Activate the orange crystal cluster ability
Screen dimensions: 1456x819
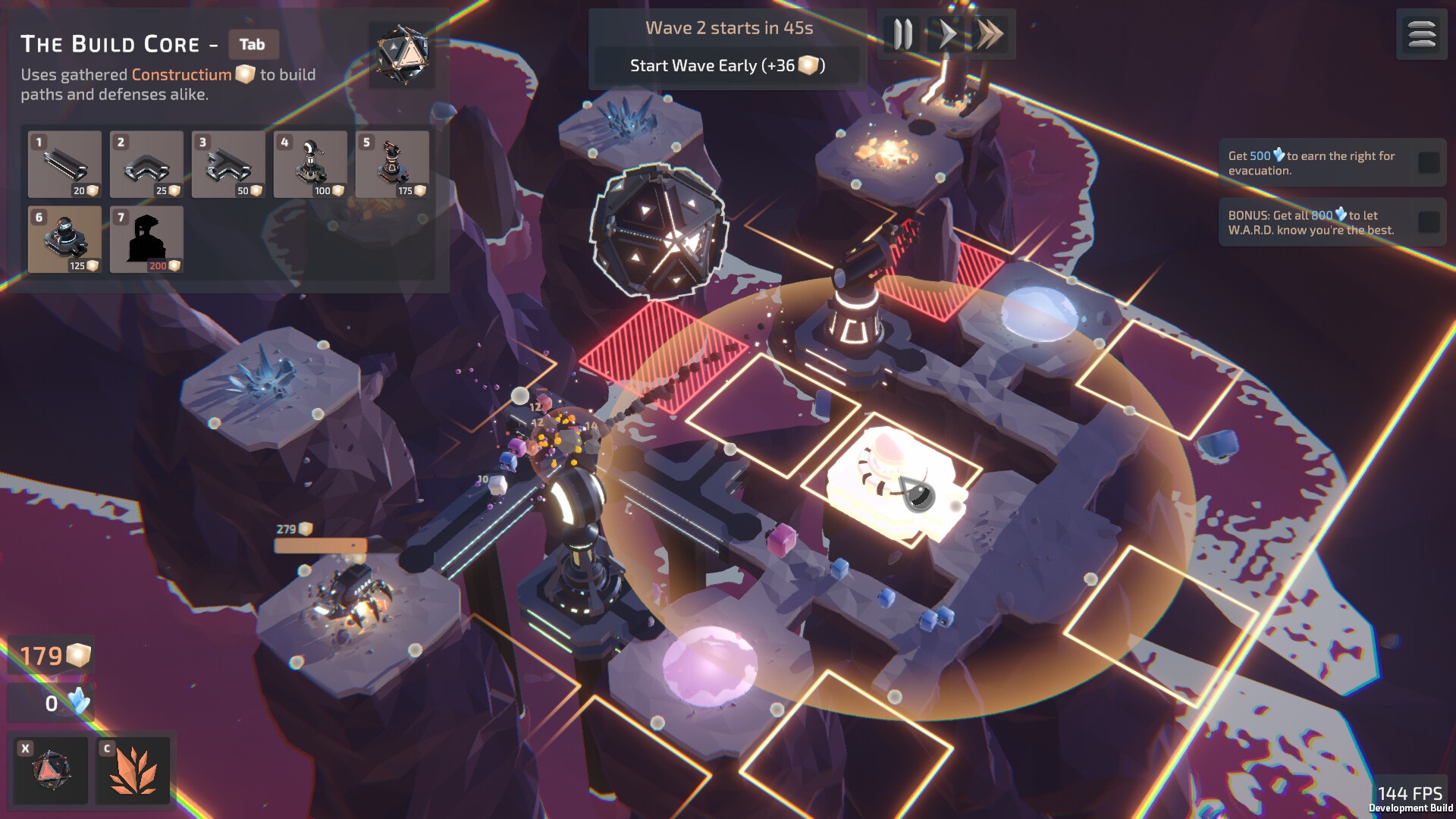tap(133, 770)
